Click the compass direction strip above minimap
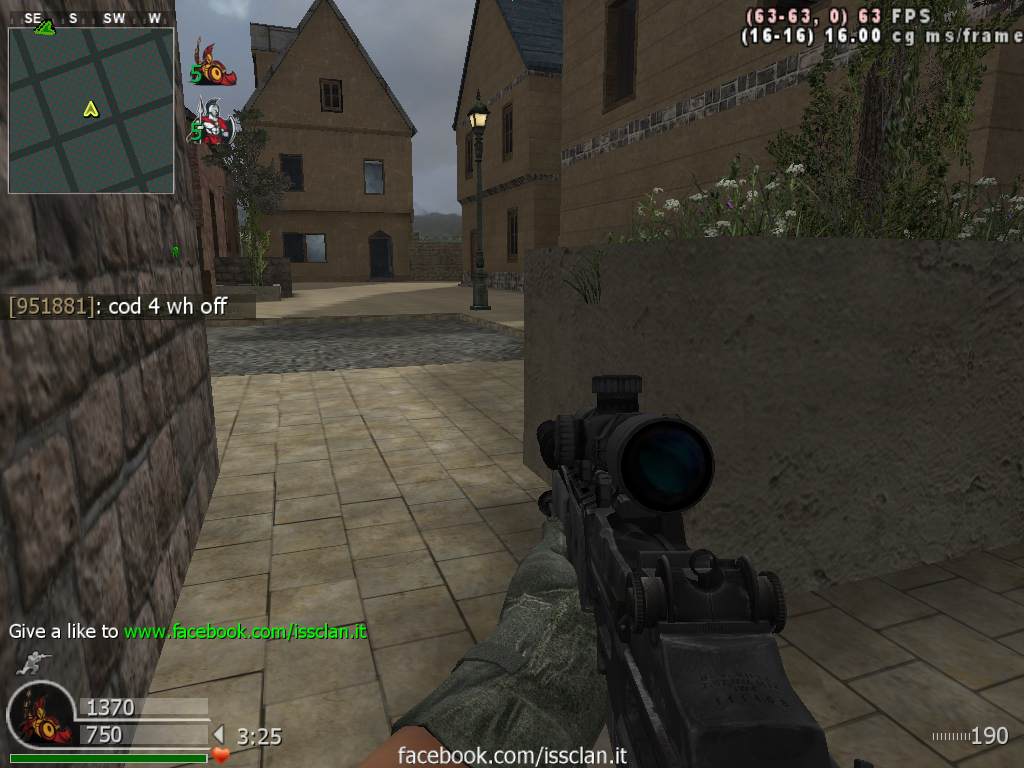This screenshot has height=768, width=1024. click(91, 18)
